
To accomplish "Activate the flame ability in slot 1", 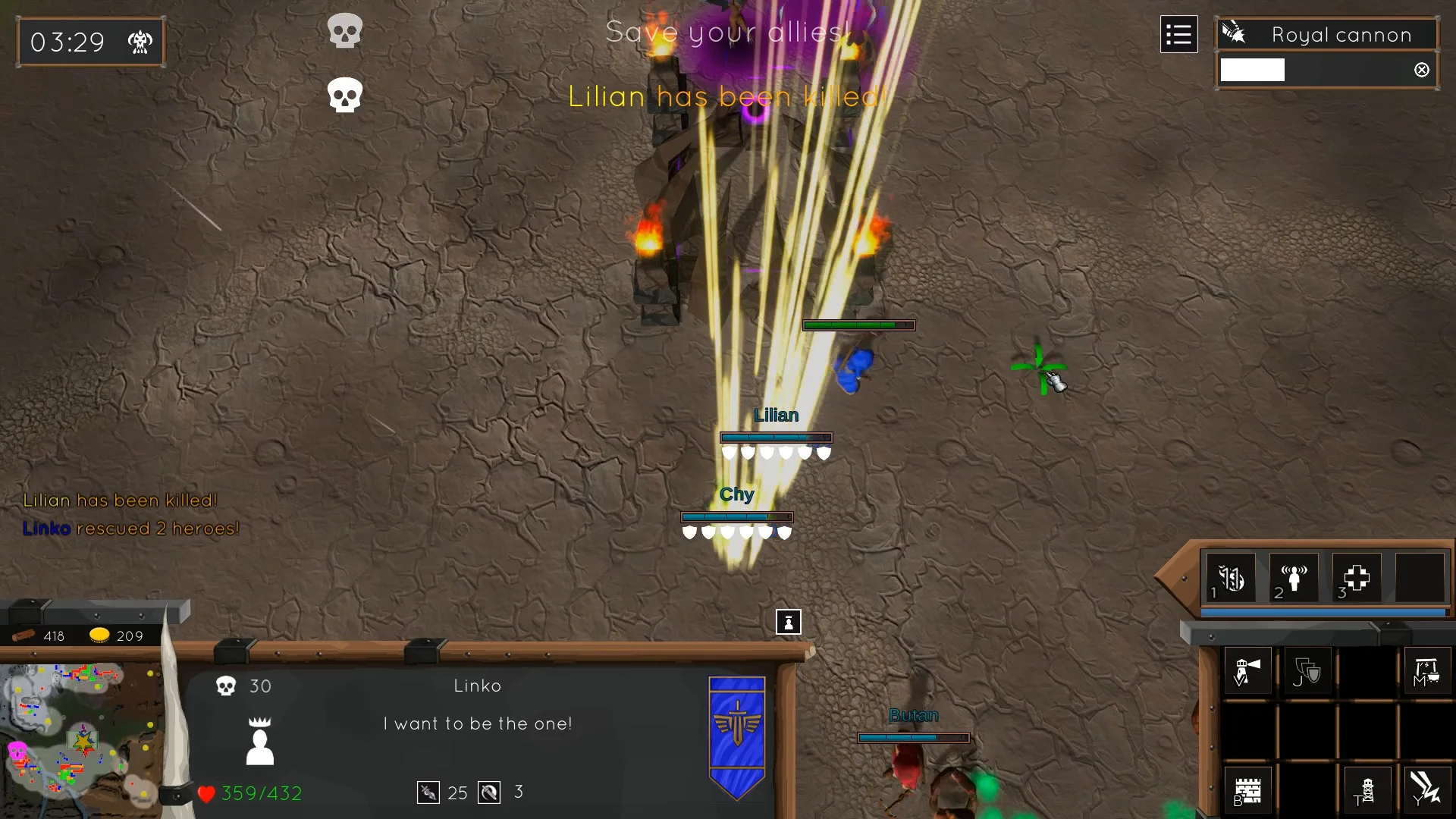I will pyautogui.click(x=1231, y=579).
